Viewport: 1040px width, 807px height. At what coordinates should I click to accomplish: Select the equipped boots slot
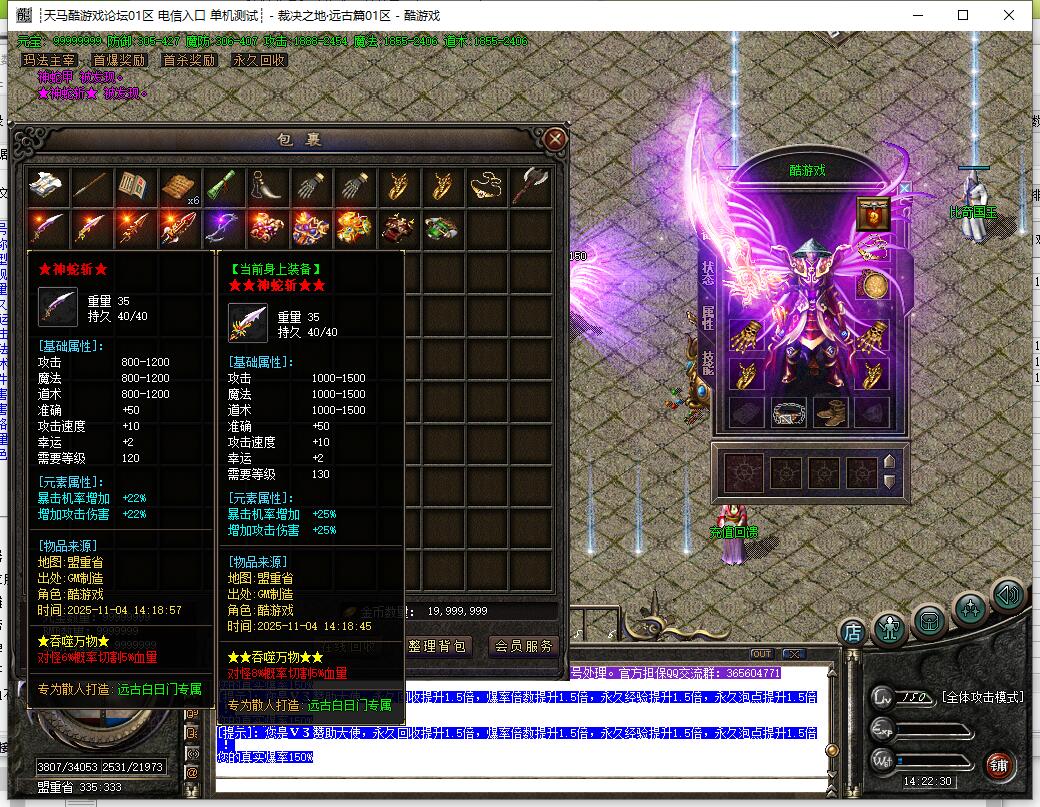830,411
